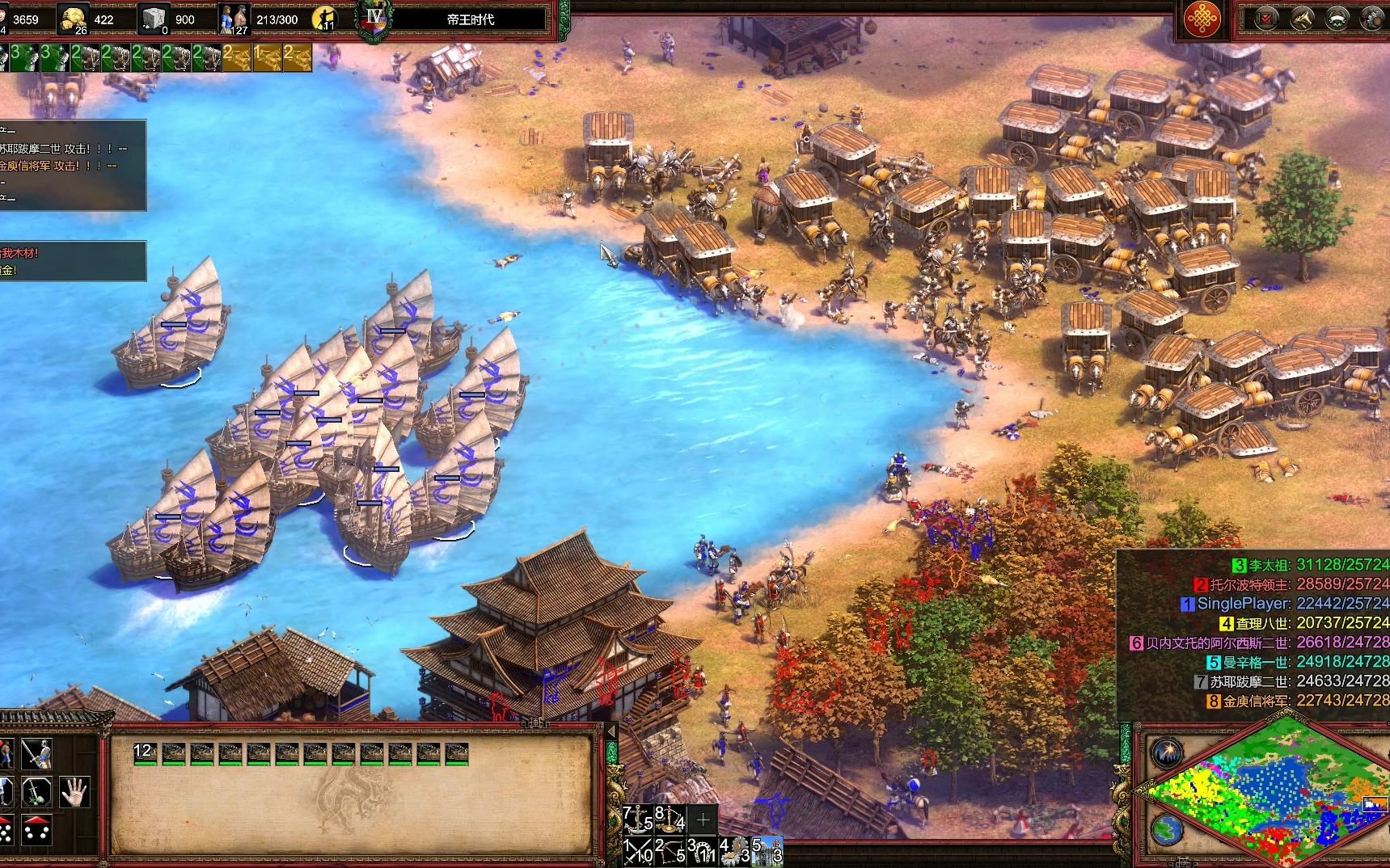Screen dimensions: 1390x868
Task: Add a new control group with plus
Action: (x=703, y=820)
